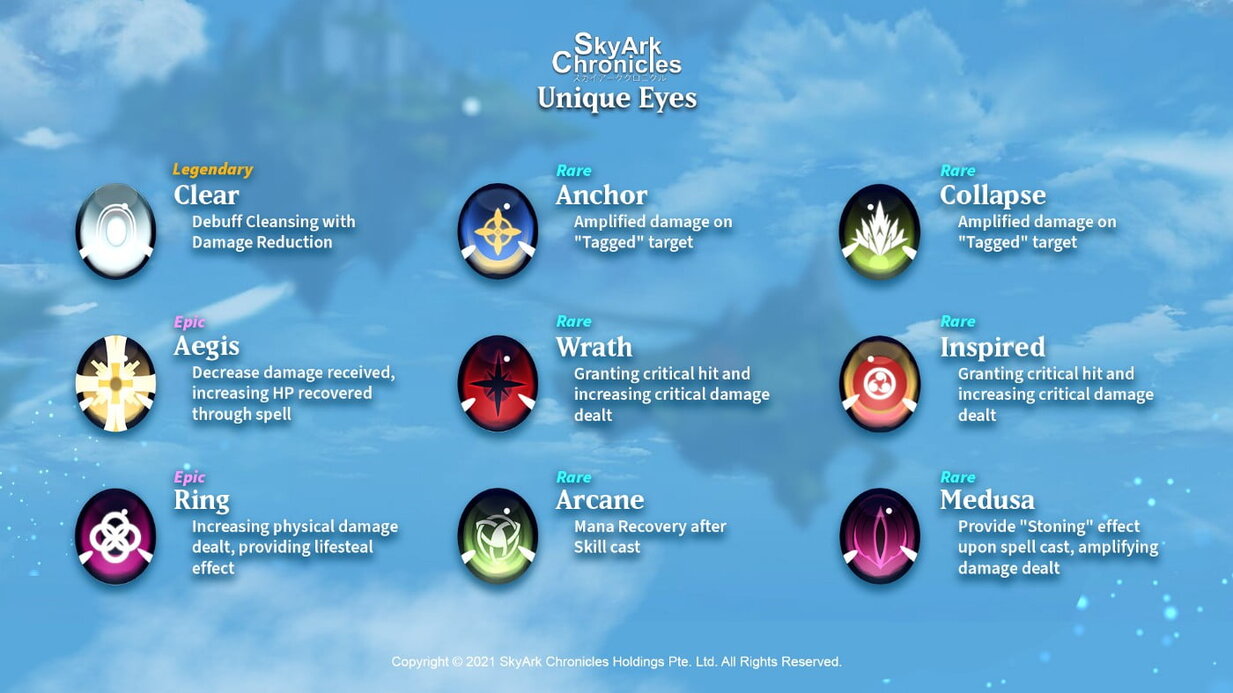This screenshot has width=1233, height=693.
Task: Select the pink Medusa eye icon
Action: 880,536
